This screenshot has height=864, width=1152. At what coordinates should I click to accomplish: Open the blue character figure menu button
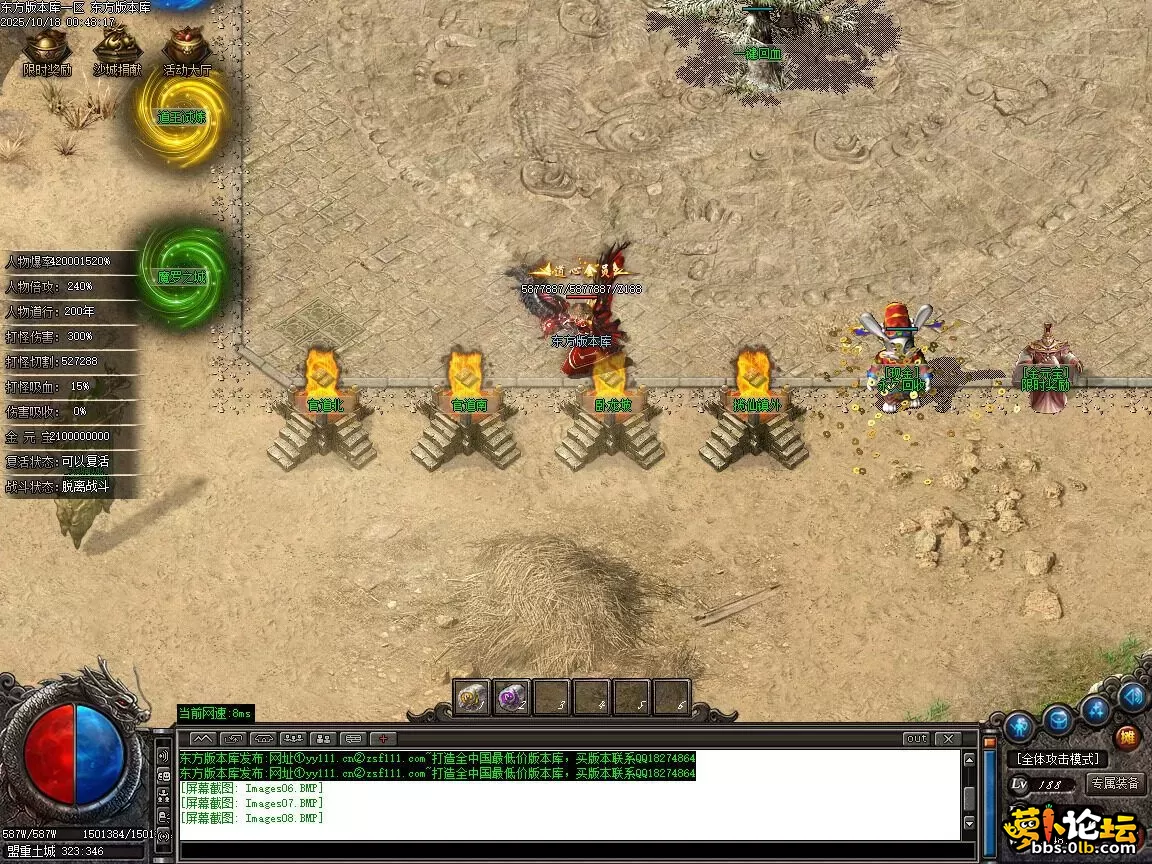click(1019, 726)
